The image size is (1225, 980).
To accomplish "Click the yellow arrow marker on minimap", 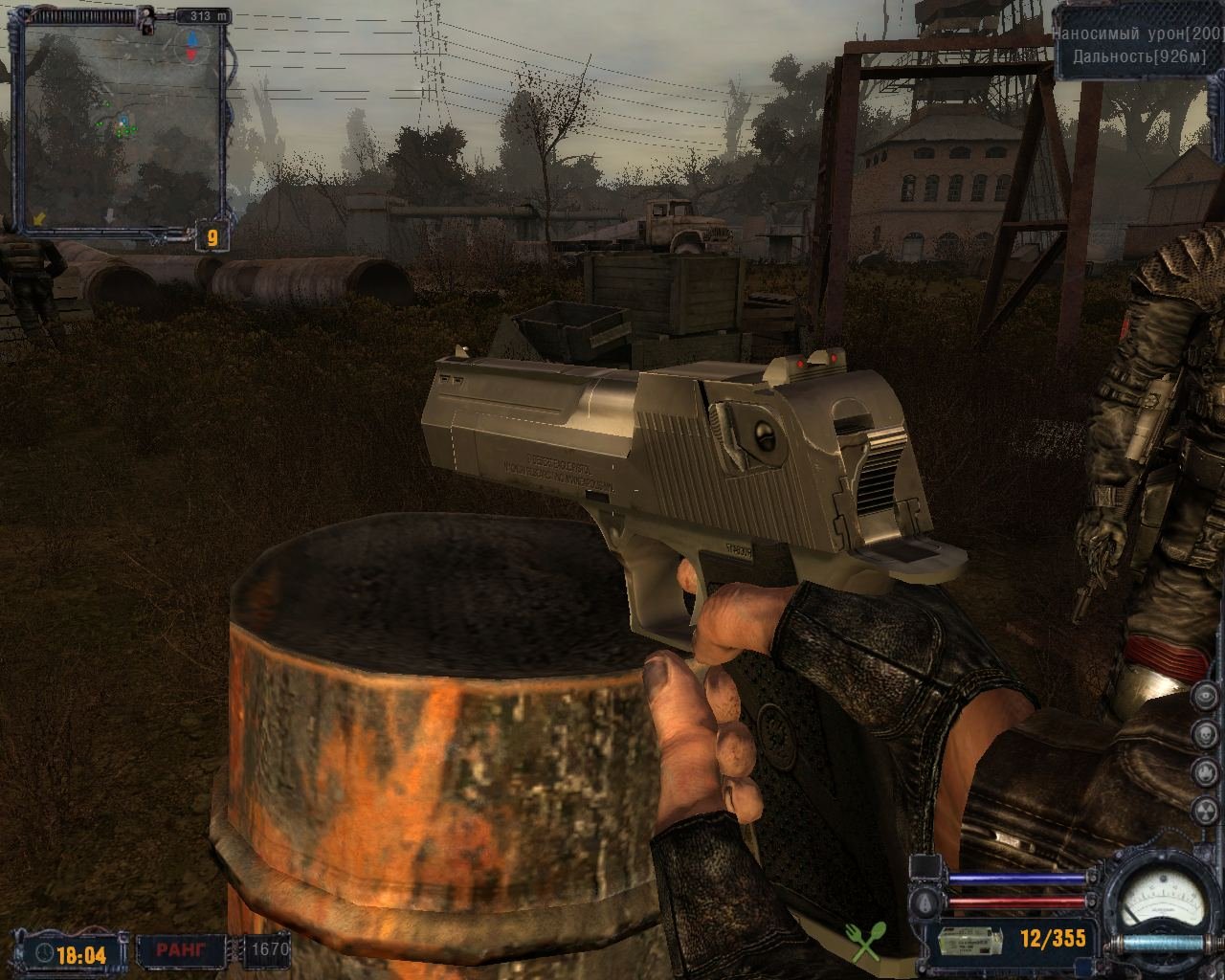I will click(39, 219).
